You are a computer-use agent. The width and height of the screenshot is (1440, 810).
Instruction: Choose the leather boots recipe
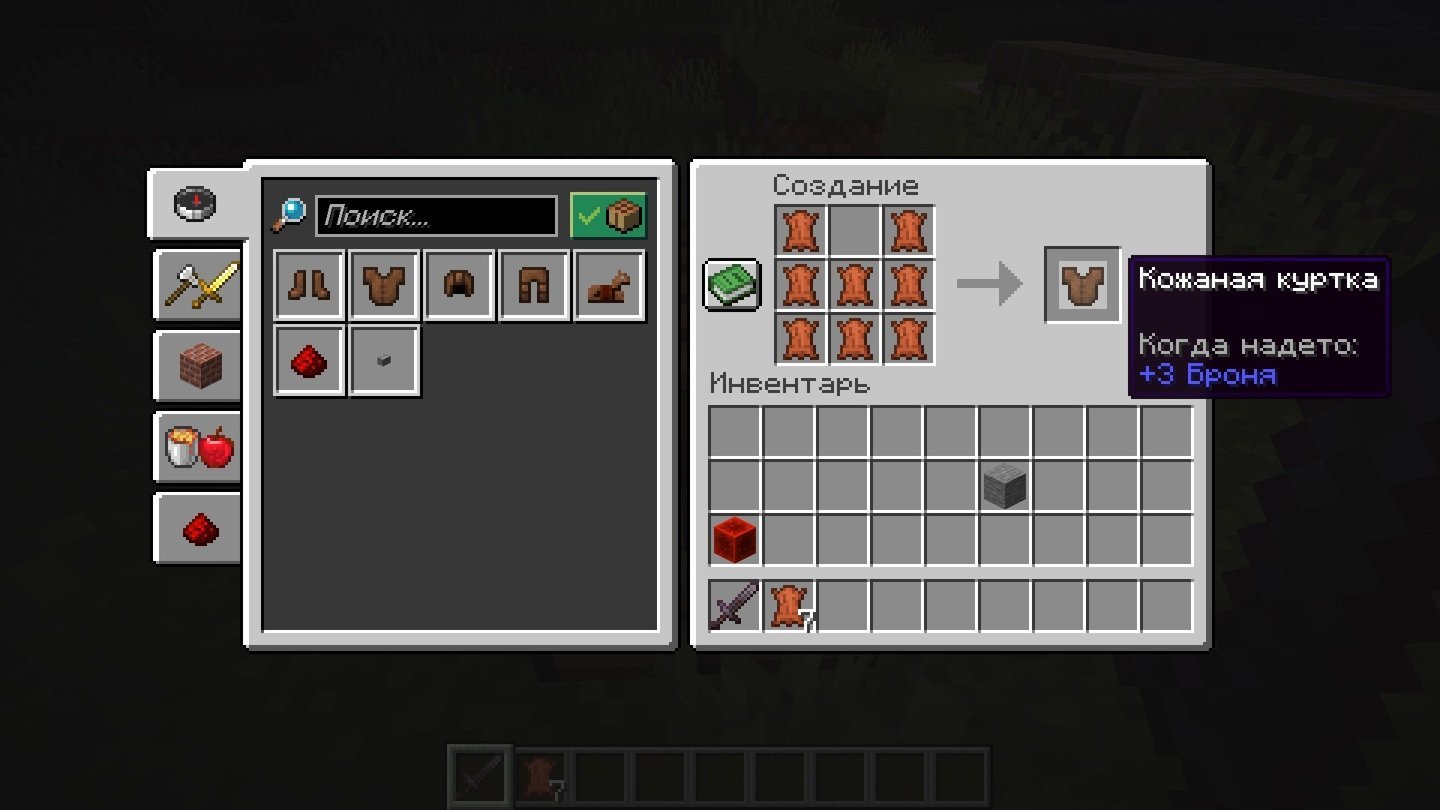(x=310, y=285)
